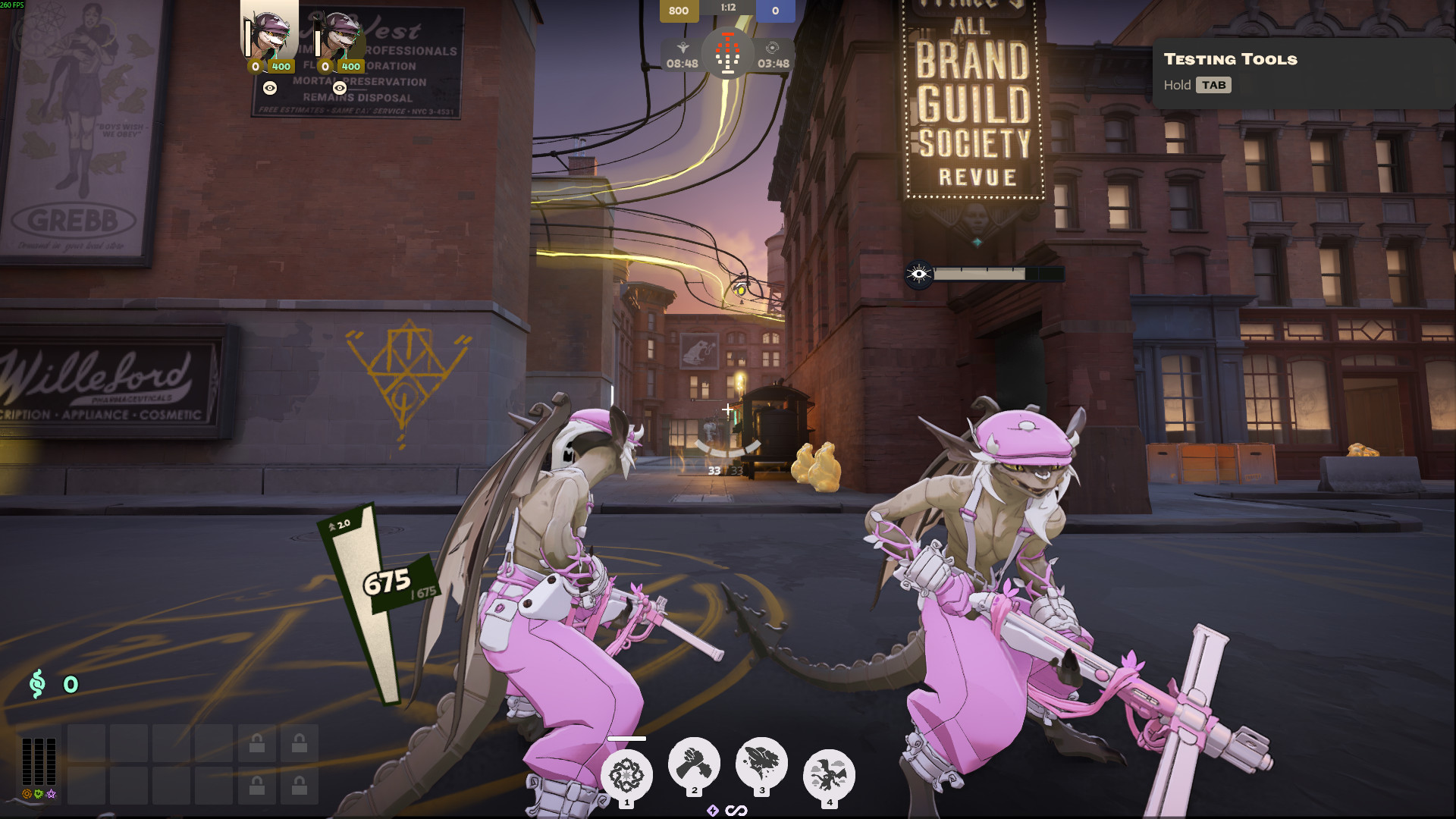Click the green creature icon under the ammo meters
The height and width of the screenshot is (819, 1456).
point(39,794)
